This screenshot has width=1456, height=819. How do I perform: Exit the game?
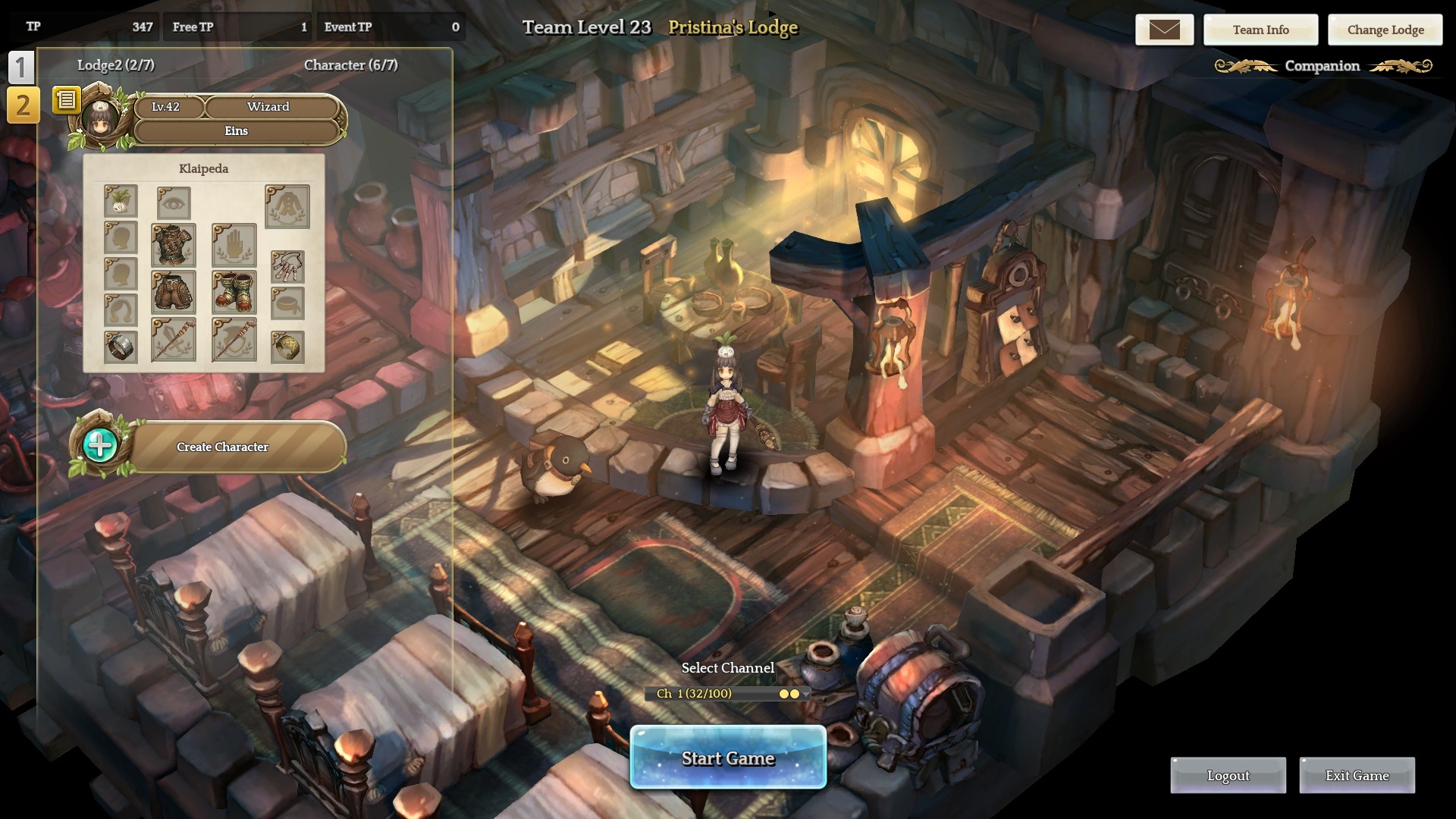1357,775
